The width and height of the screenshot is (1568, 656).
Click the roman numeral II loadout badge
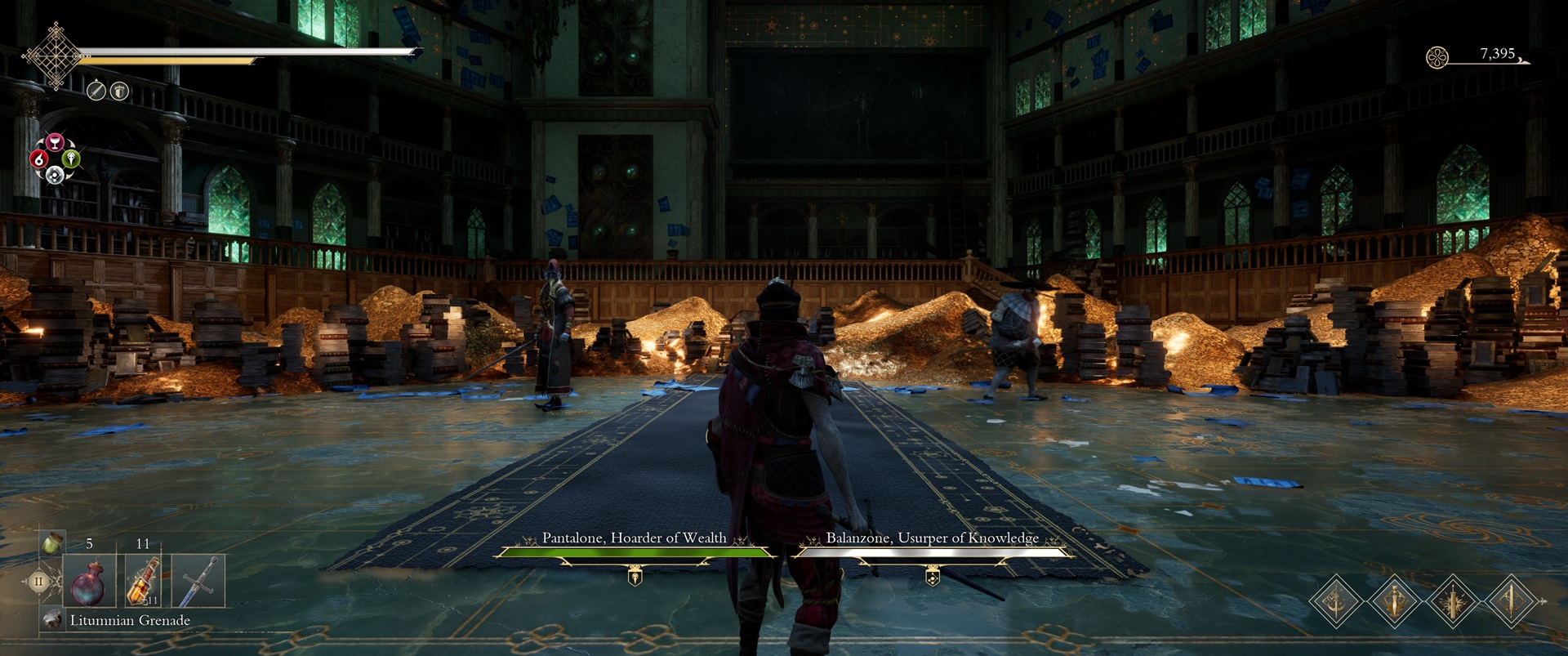pyautogui.click(x=38, y=582)
